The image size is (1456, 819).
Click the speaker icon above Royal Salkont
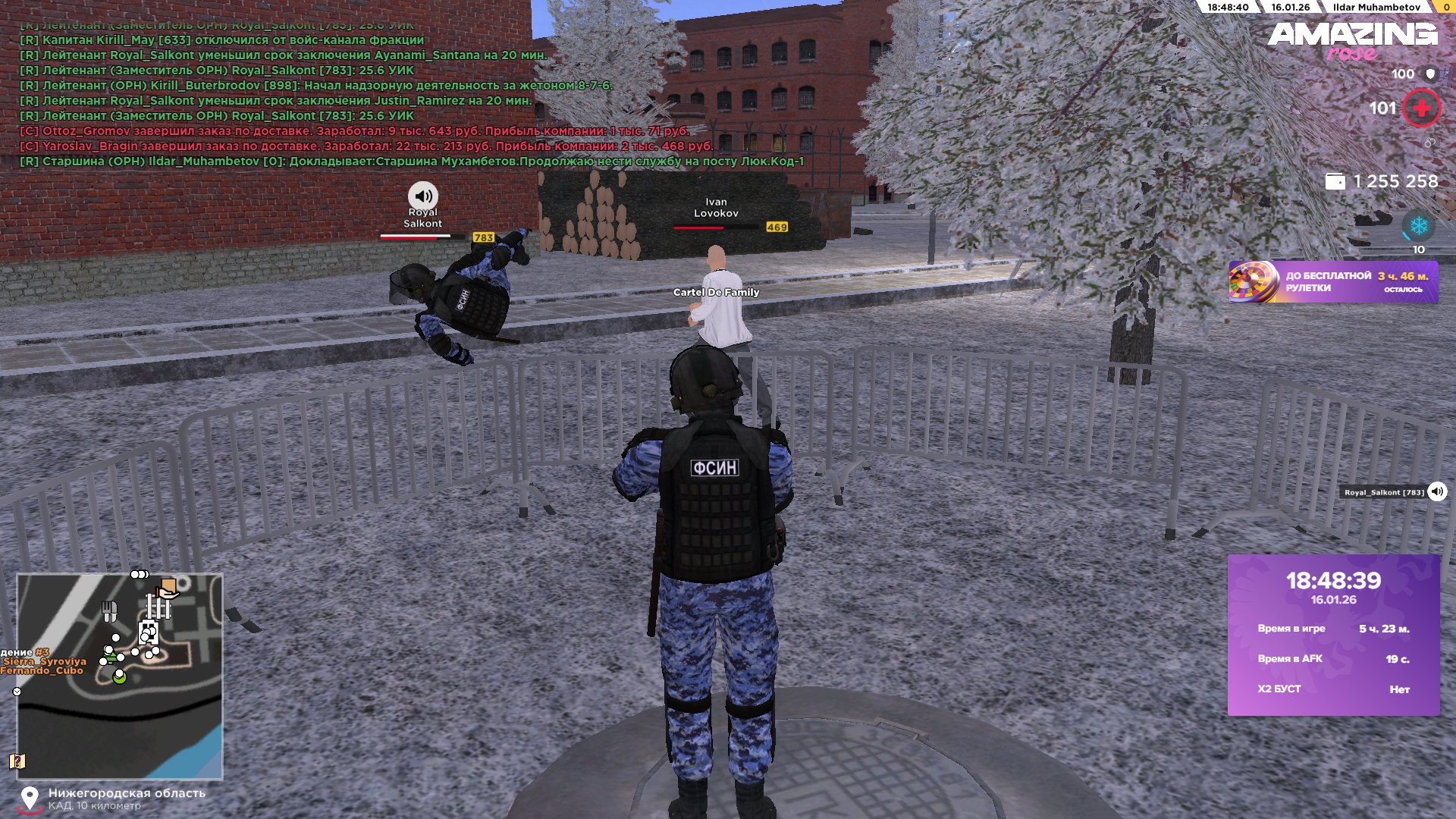coord(423,196)
